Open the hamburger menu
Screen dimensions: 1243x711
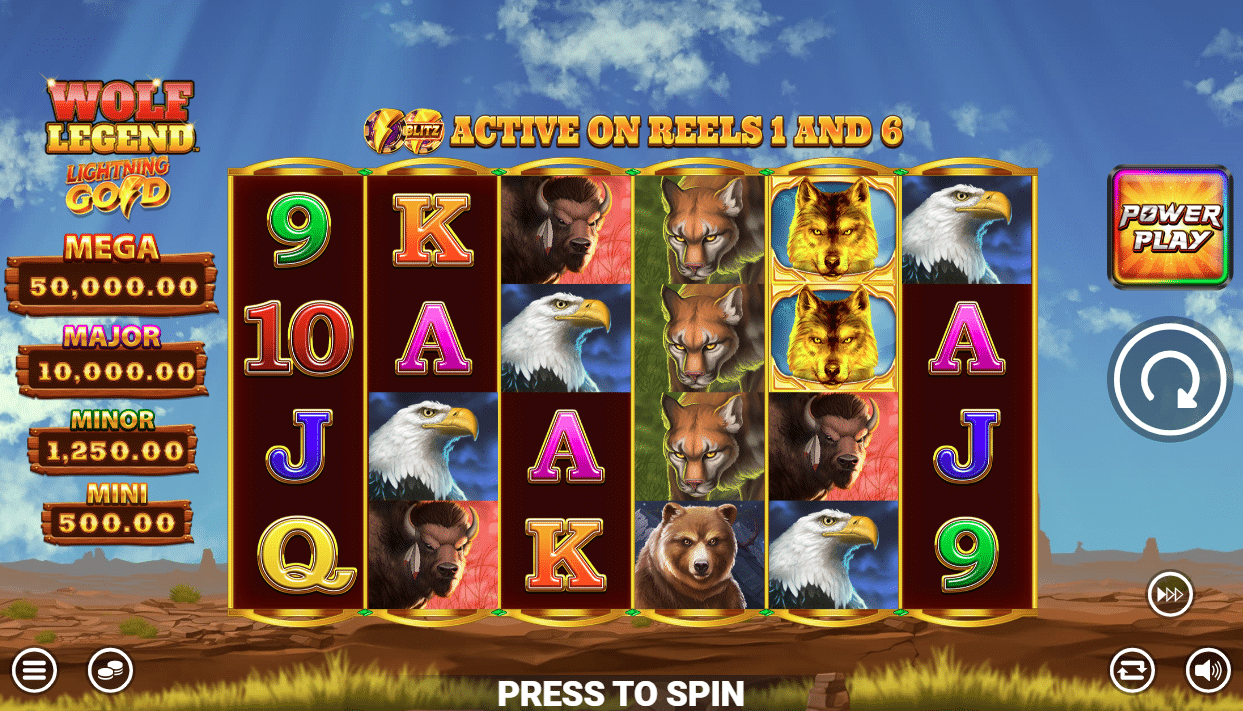click(x=34, y=671)
